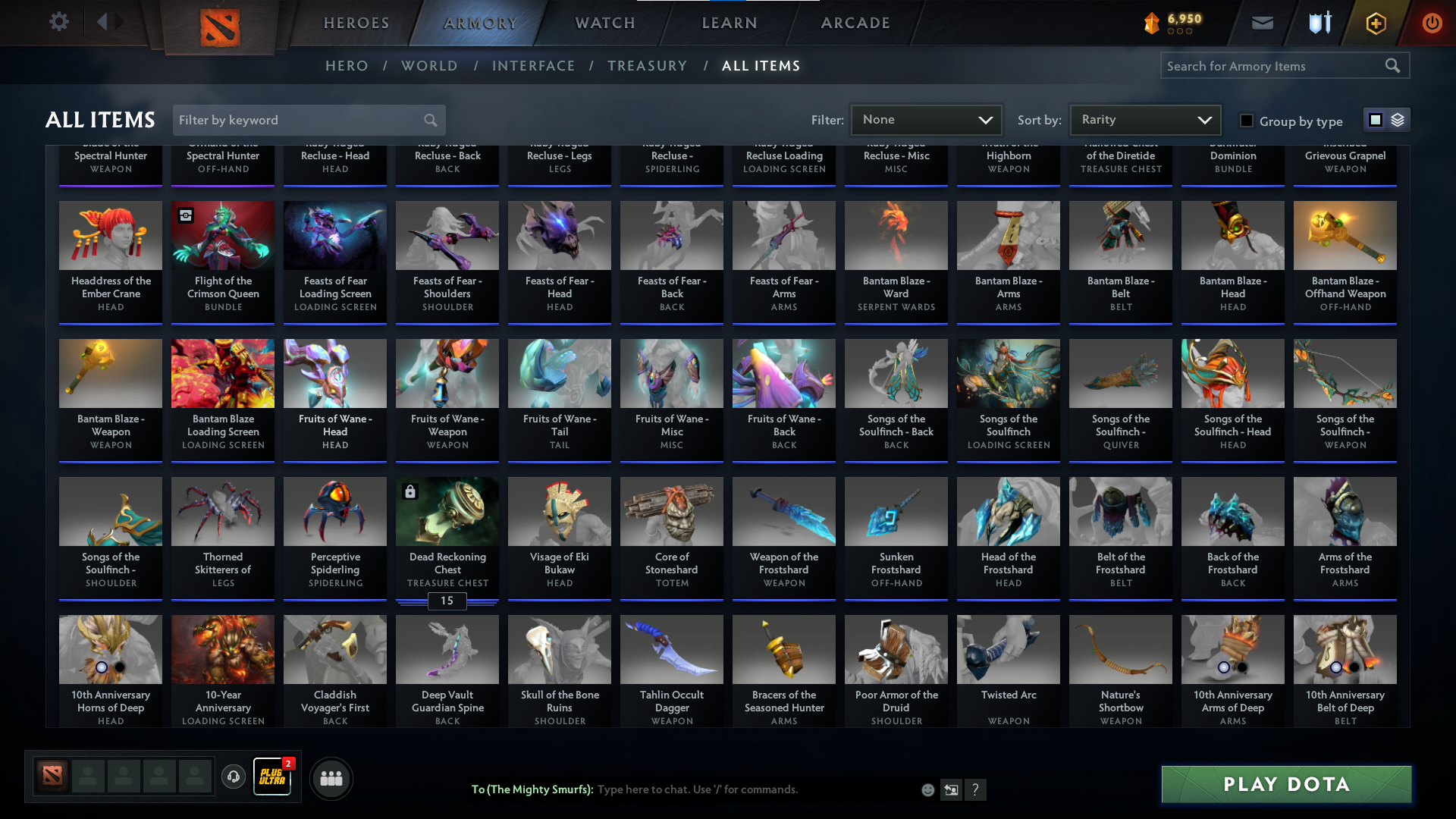Enable the Group by type checkbox

[1246, 121]
